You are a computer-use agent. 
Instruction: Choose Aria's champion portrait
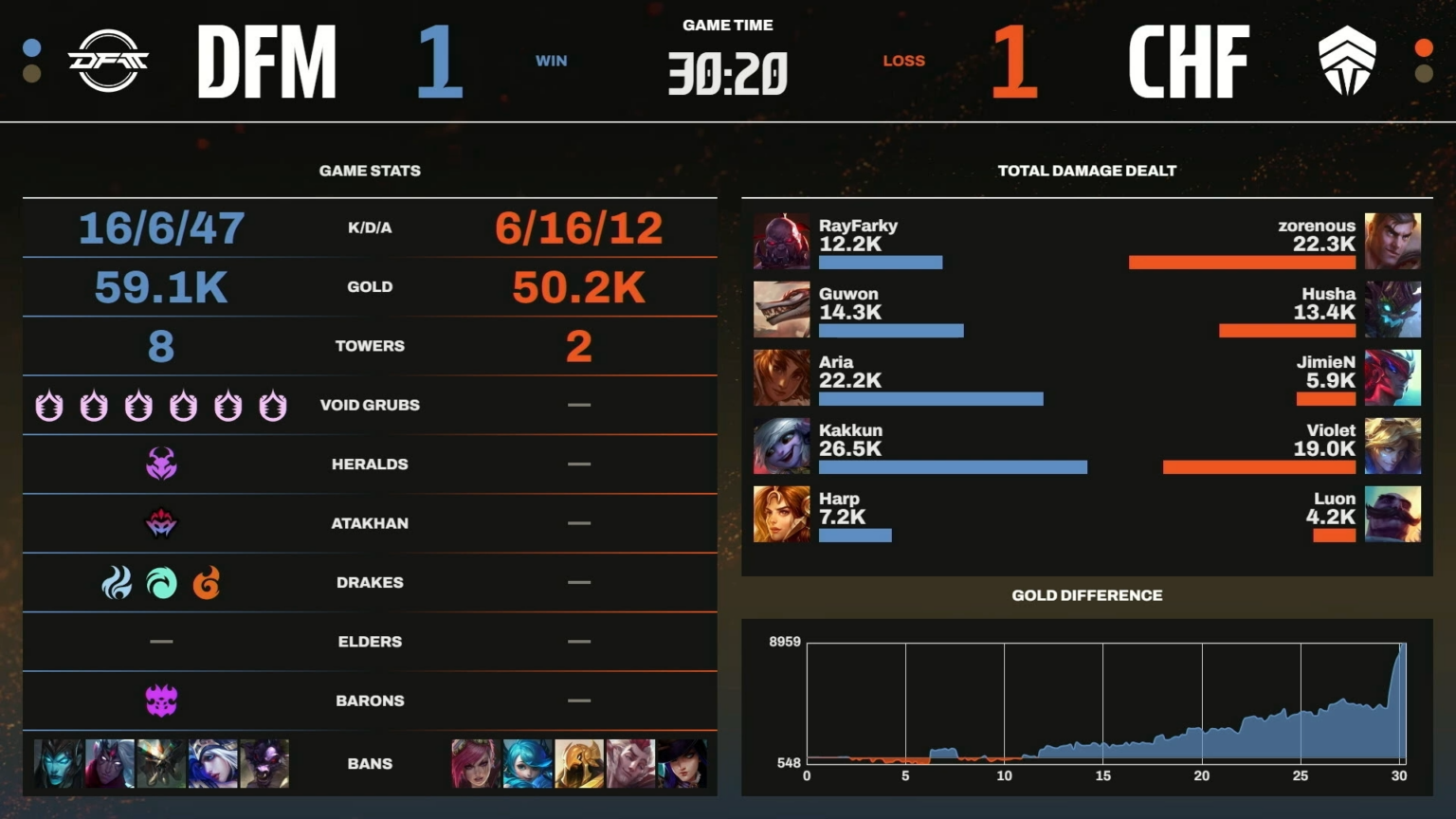(x=781, y=377)
